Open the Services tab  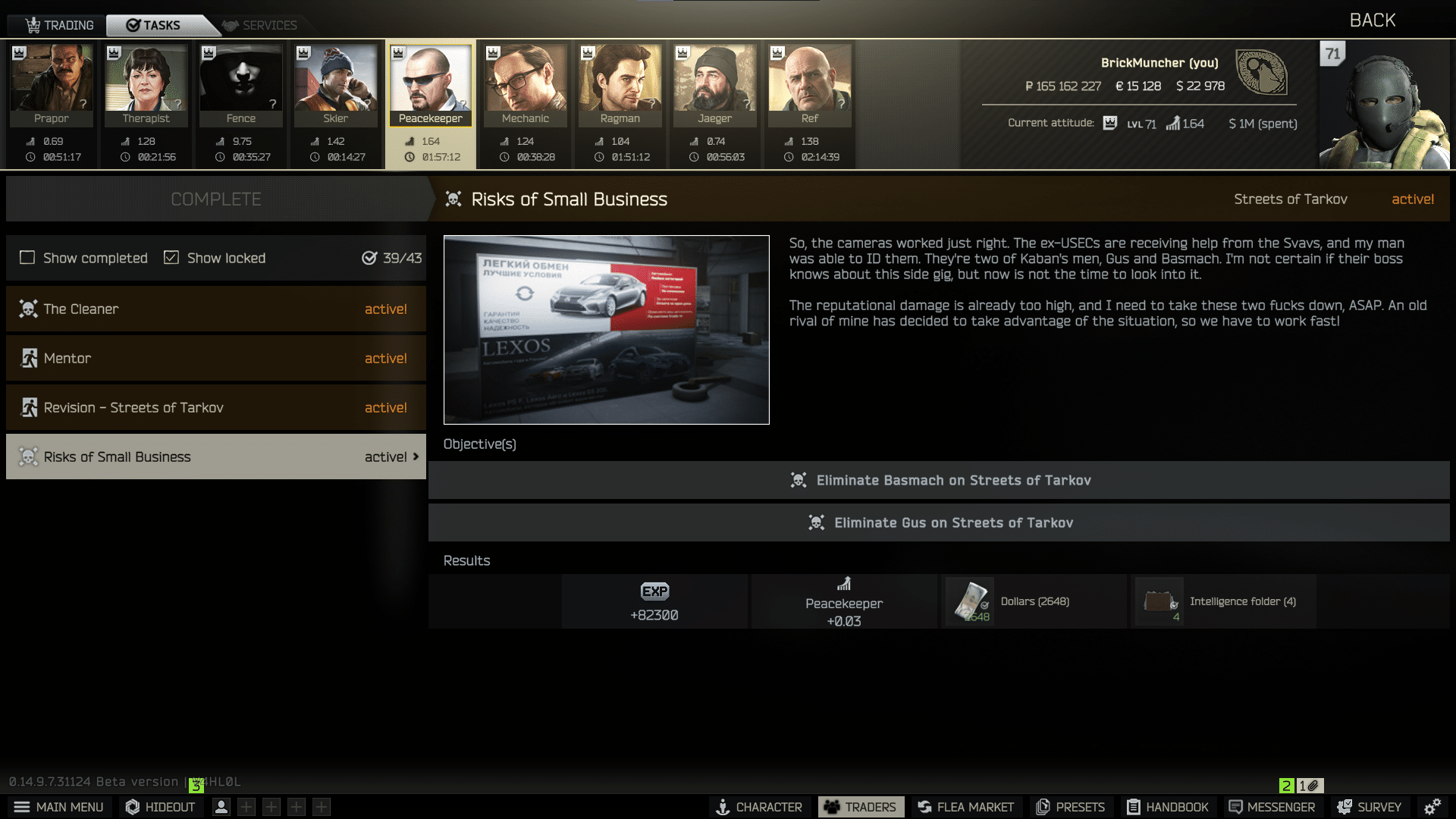(260, 25)
